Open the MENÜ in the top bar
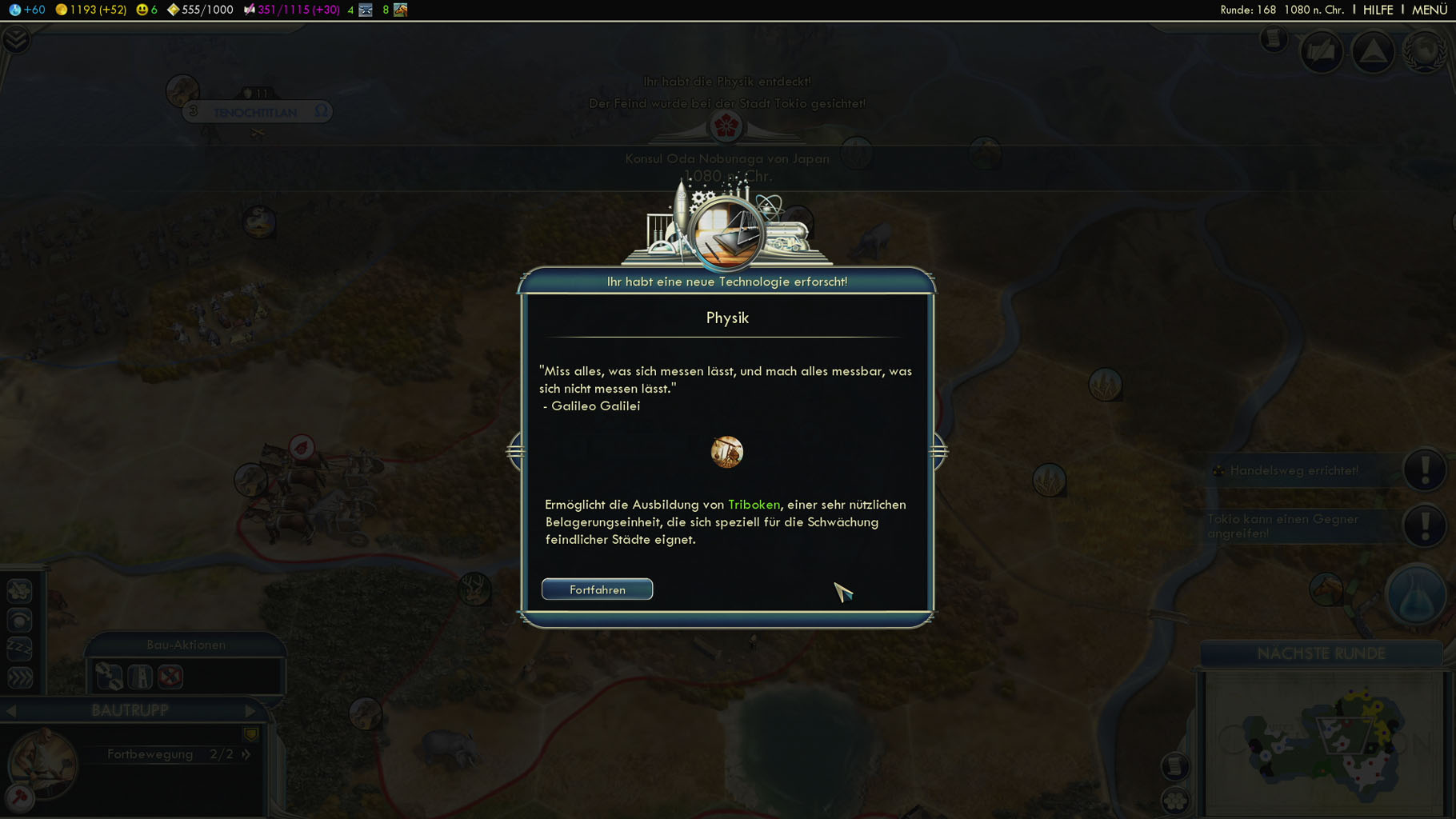1456x819 pixels. pyautogui.click(x=1429, y=10)
